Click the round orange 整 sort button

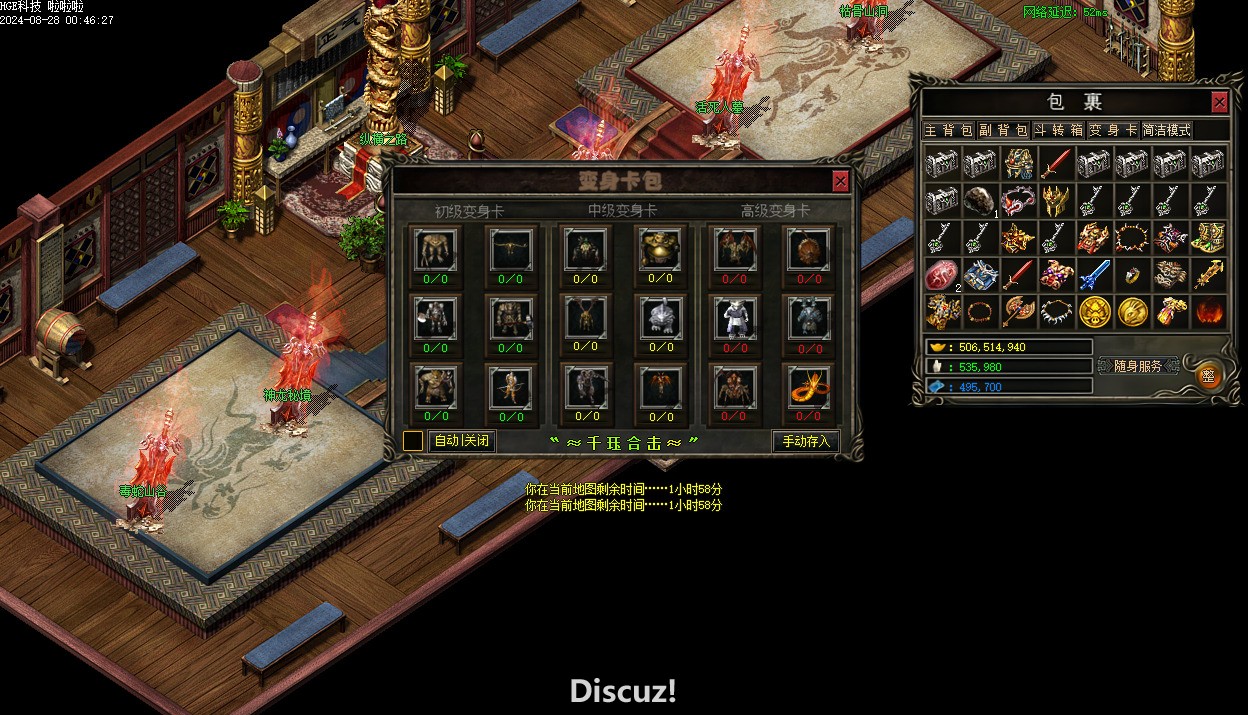click(1208, 376)
